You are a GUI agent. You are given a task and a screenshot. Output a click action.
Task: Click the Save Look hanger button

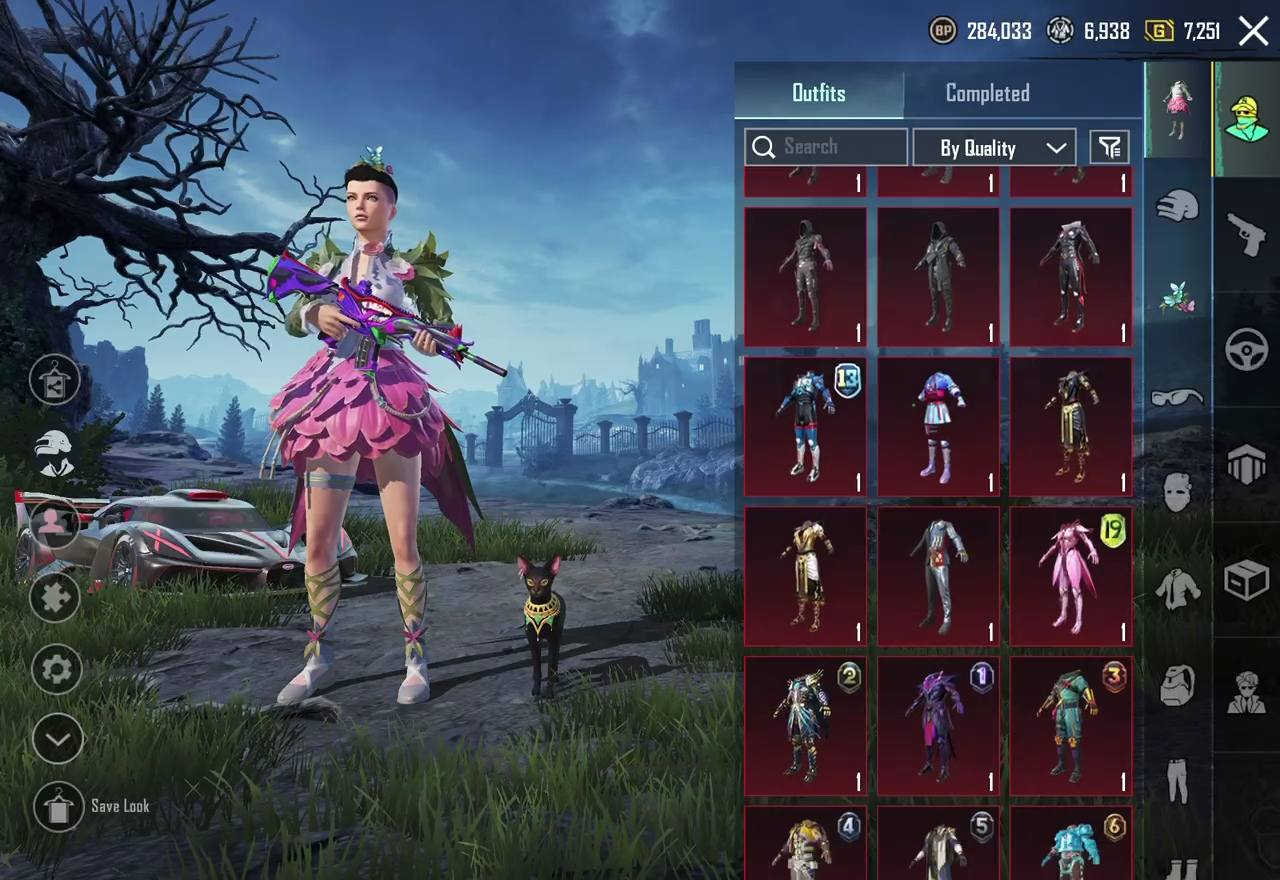[x=58, y=806]
